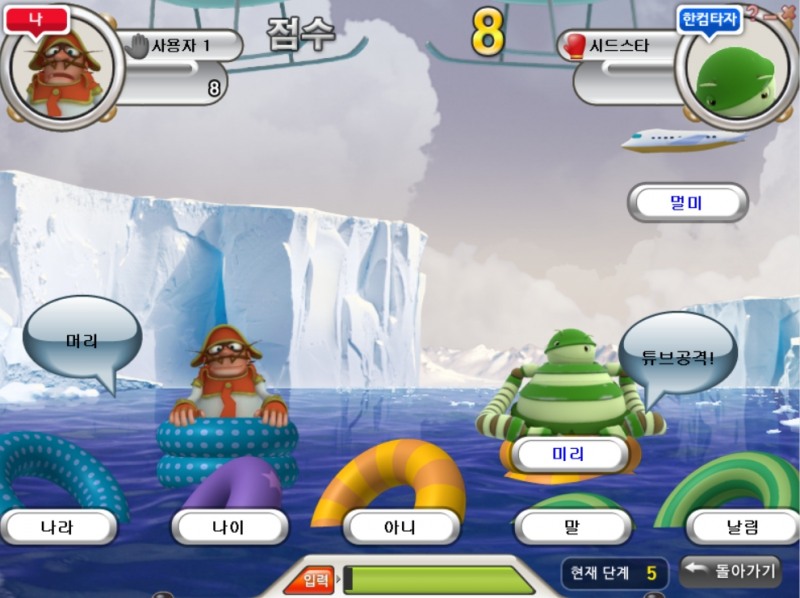
Task: Choose the 날렴 word tile
Action: tap(742, 526)
